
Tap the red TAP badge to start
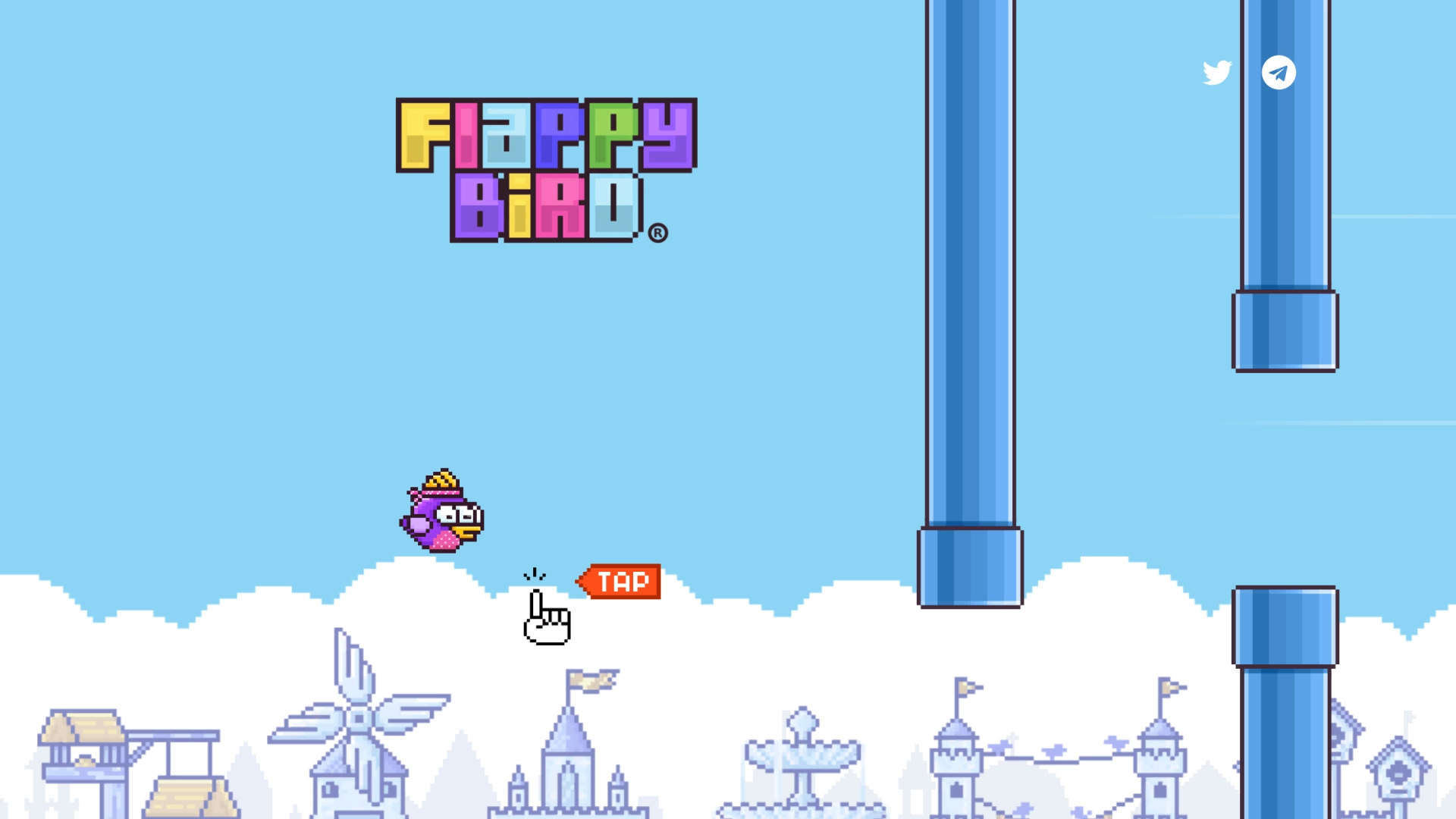click(622, 582)
